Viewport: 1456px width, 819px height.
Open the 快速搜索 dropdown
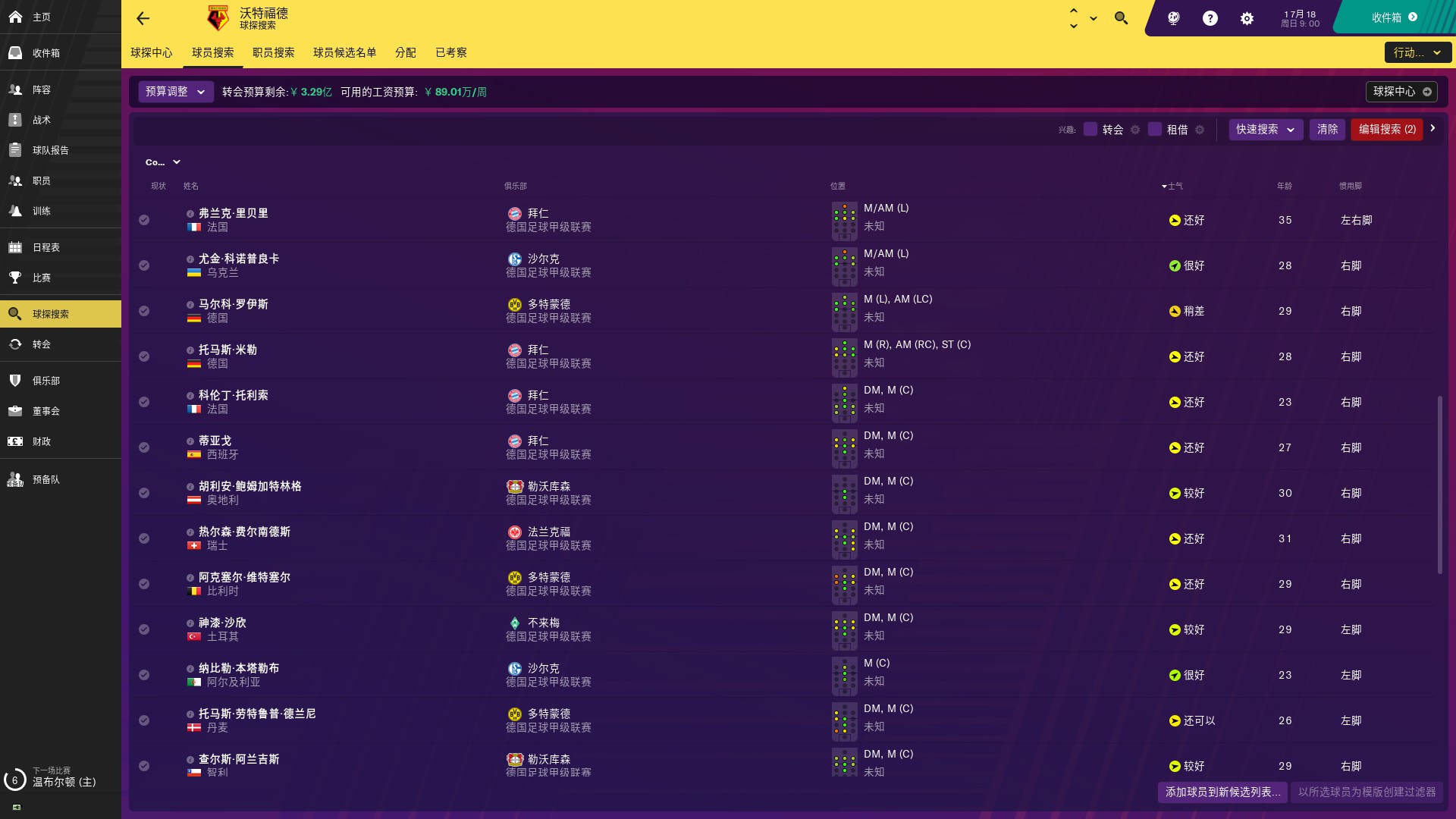pos(1265,130)
